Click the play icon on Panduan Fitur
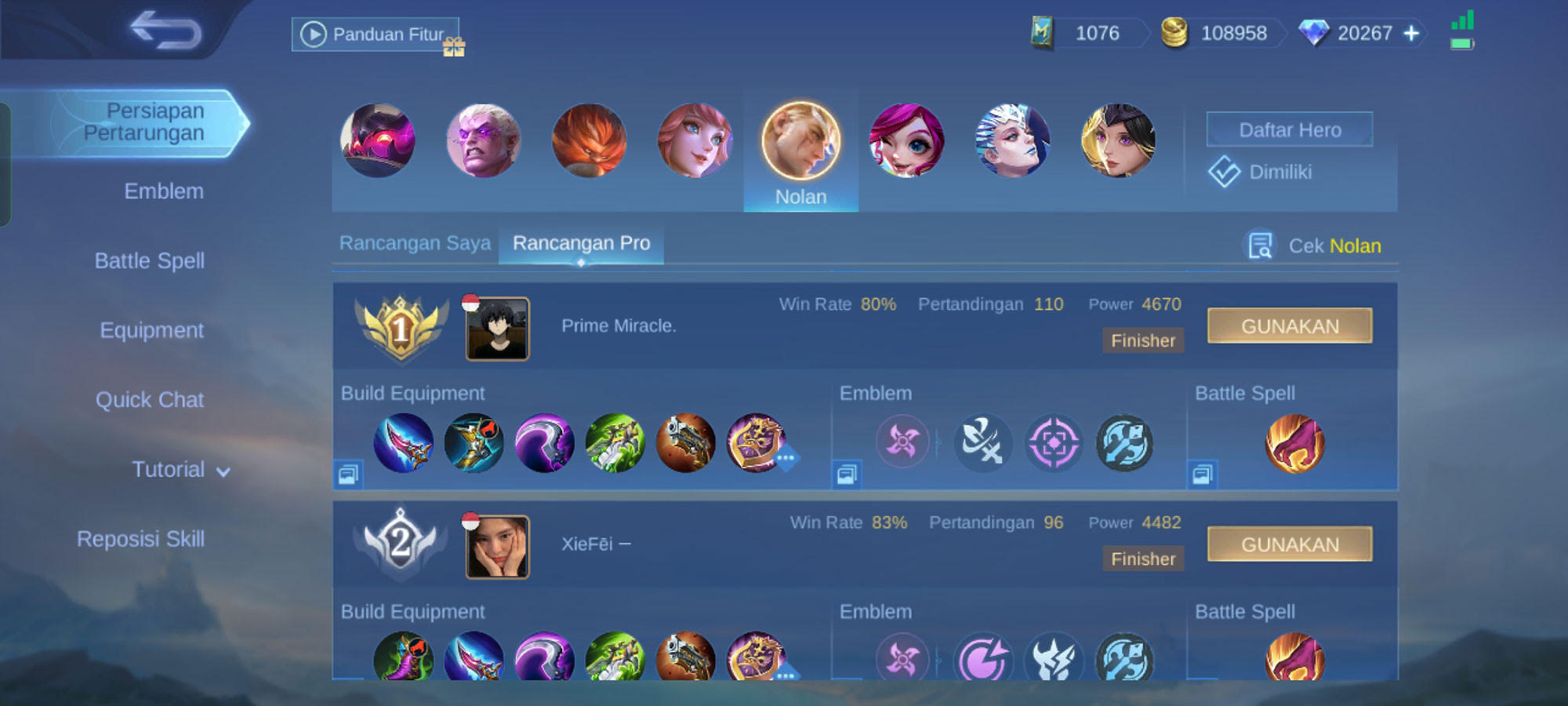Screen dimensions: 1568x706 point(314,34)
